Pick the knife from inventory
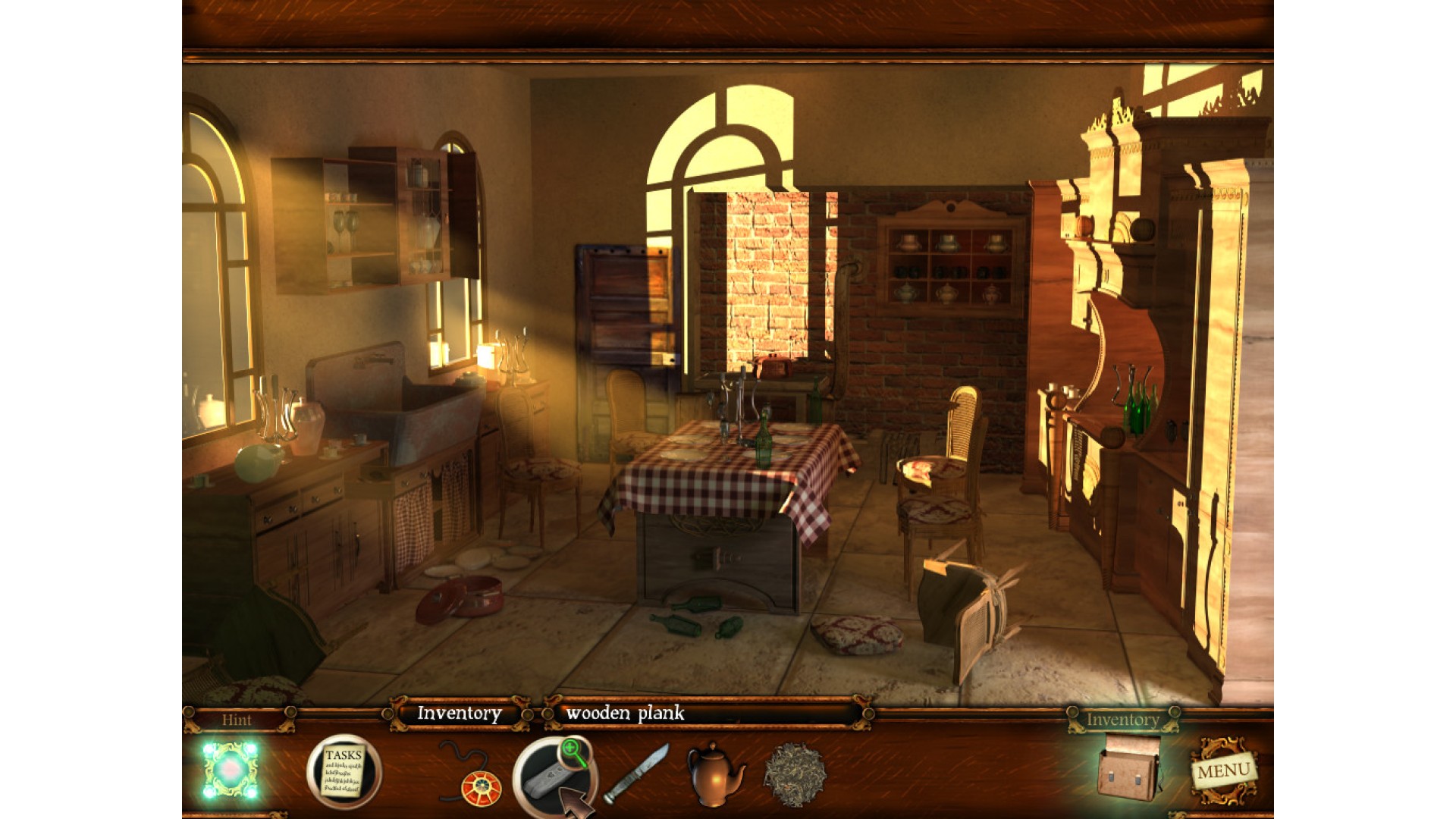1456x819 pixels. point(636,773)
